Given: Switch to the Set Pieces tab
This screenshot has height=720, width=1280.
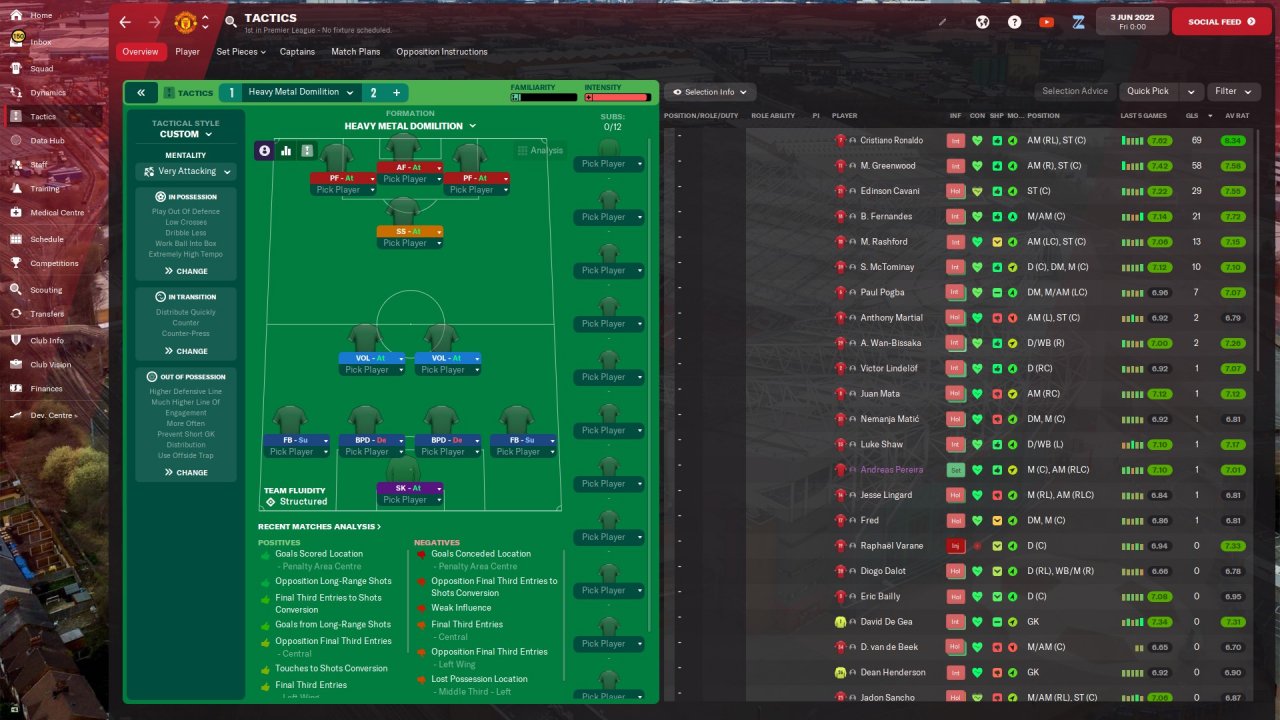Looking at the screenshot, I should pos(241,52).
